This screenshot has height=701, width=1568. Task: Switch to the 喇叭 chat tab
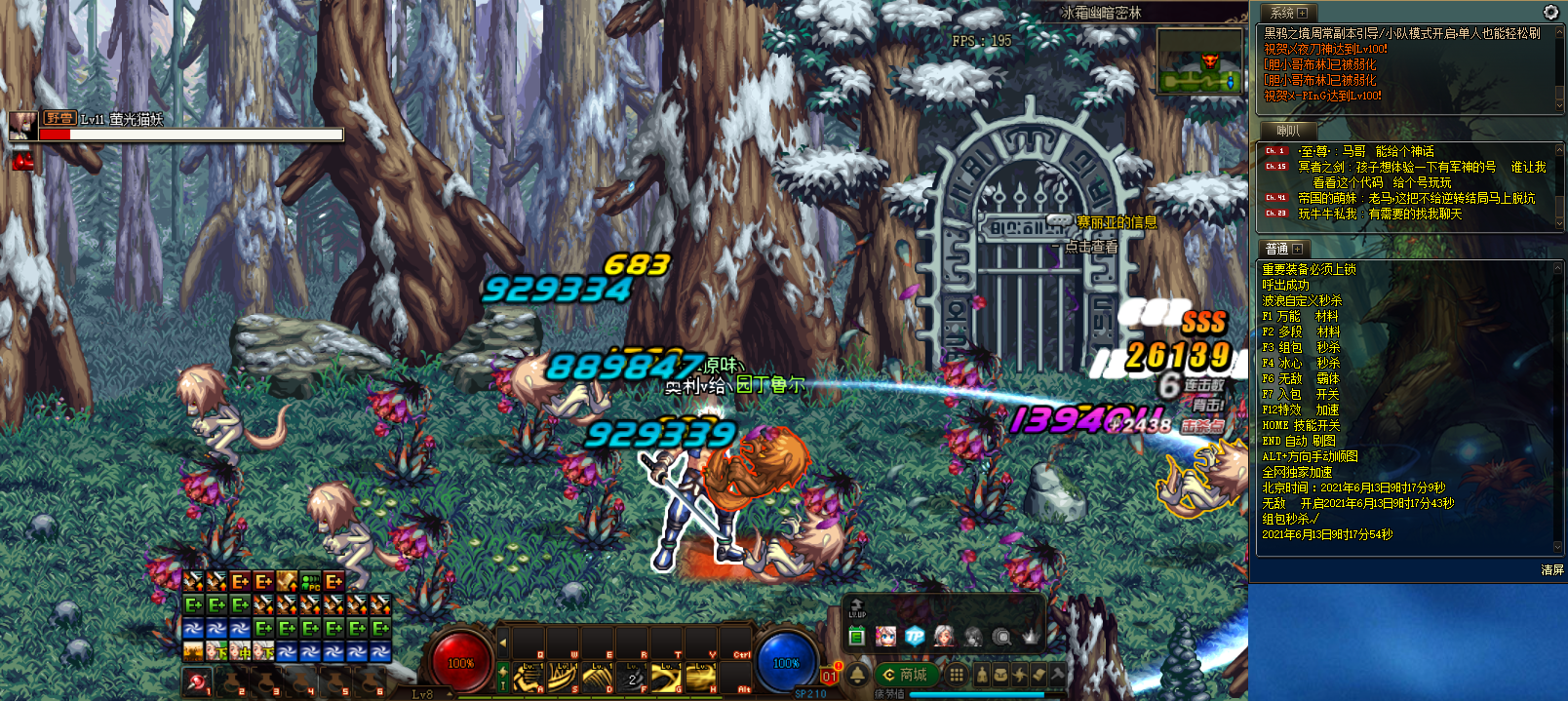(1287, 131)
